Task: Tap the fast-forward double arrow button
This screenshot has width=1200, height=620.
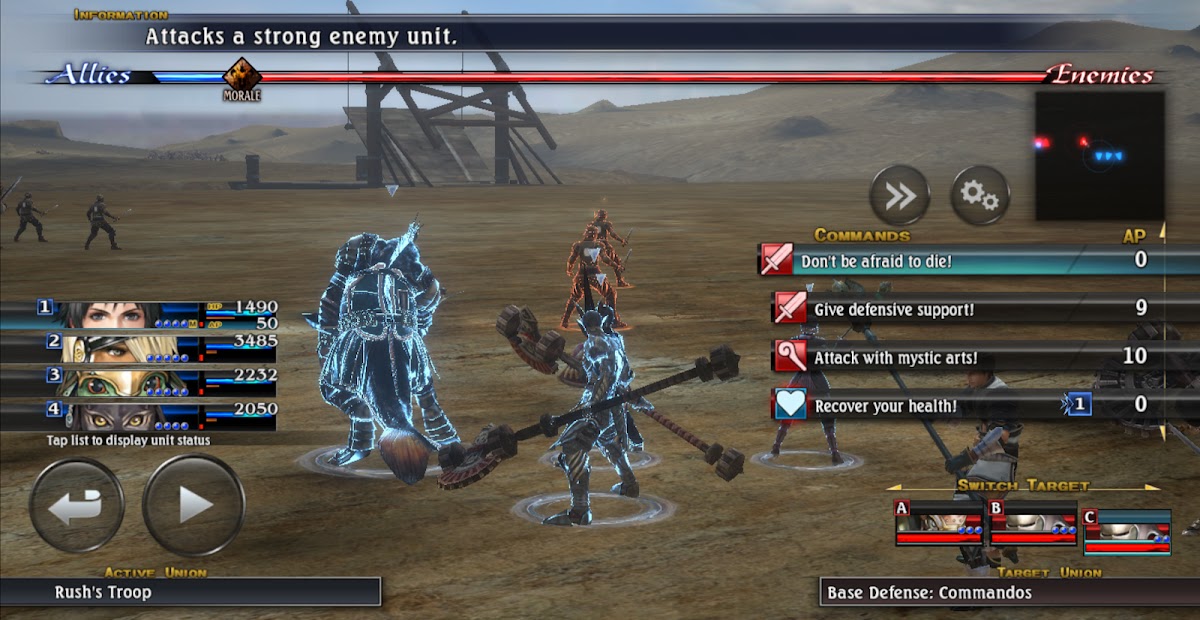Action: (899, 195)
